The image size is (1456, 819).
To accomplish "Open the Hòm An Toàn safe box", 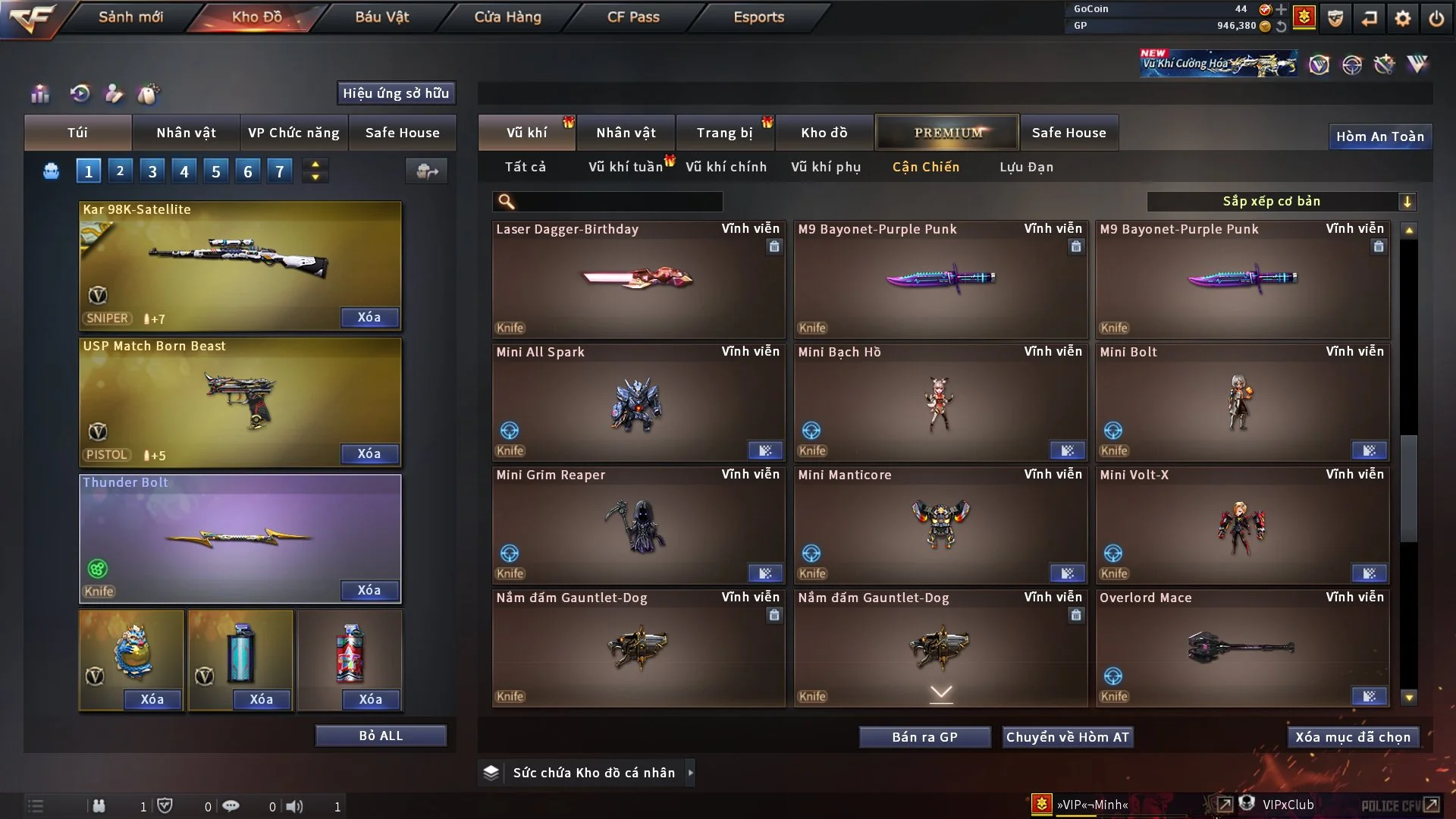I will coord(1379,136).
